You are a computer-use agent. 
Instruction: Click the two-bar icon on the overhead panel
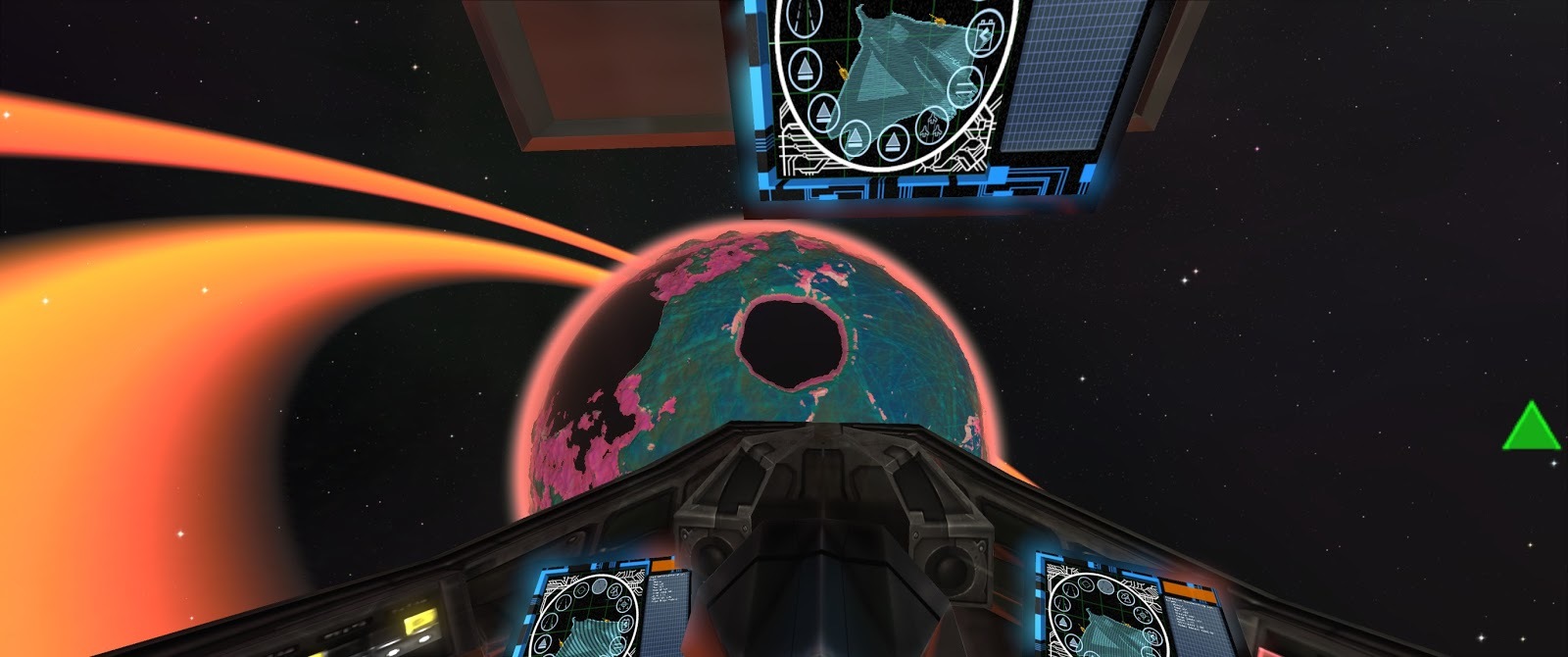(x=965, y=86)
